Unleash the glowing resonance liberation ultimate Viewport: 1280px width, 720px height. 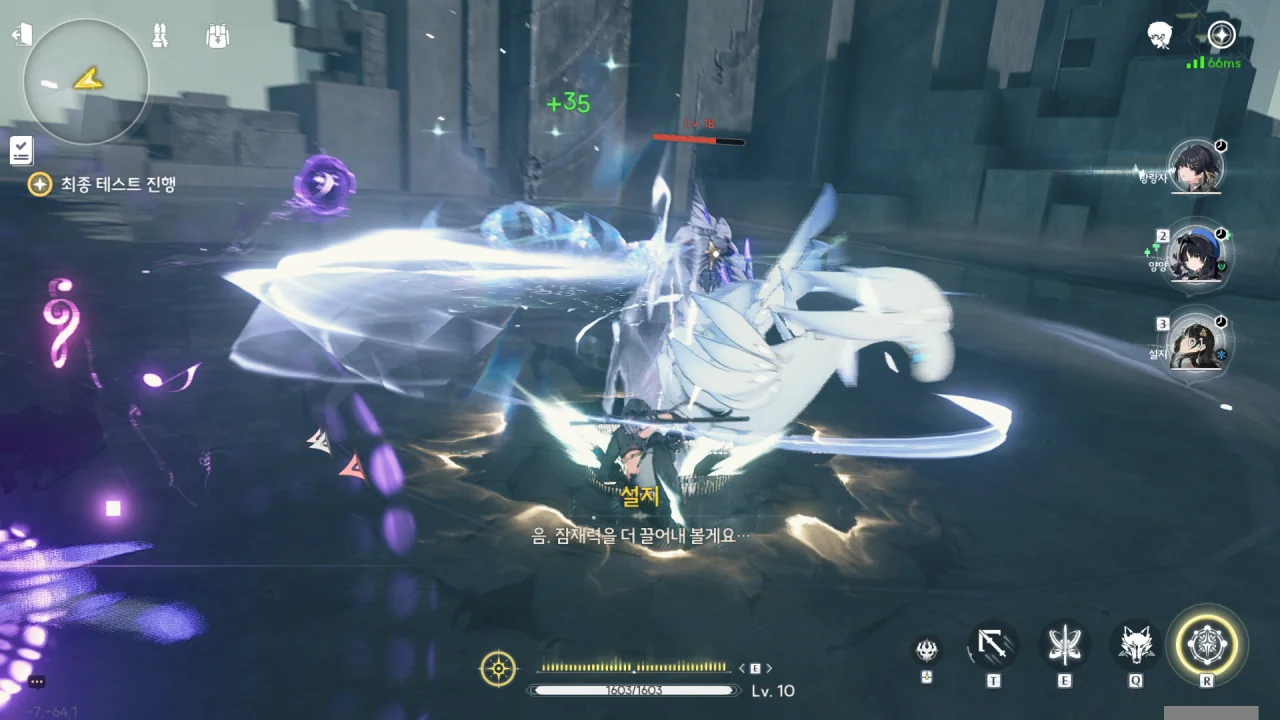click(x=1207, y=644)
